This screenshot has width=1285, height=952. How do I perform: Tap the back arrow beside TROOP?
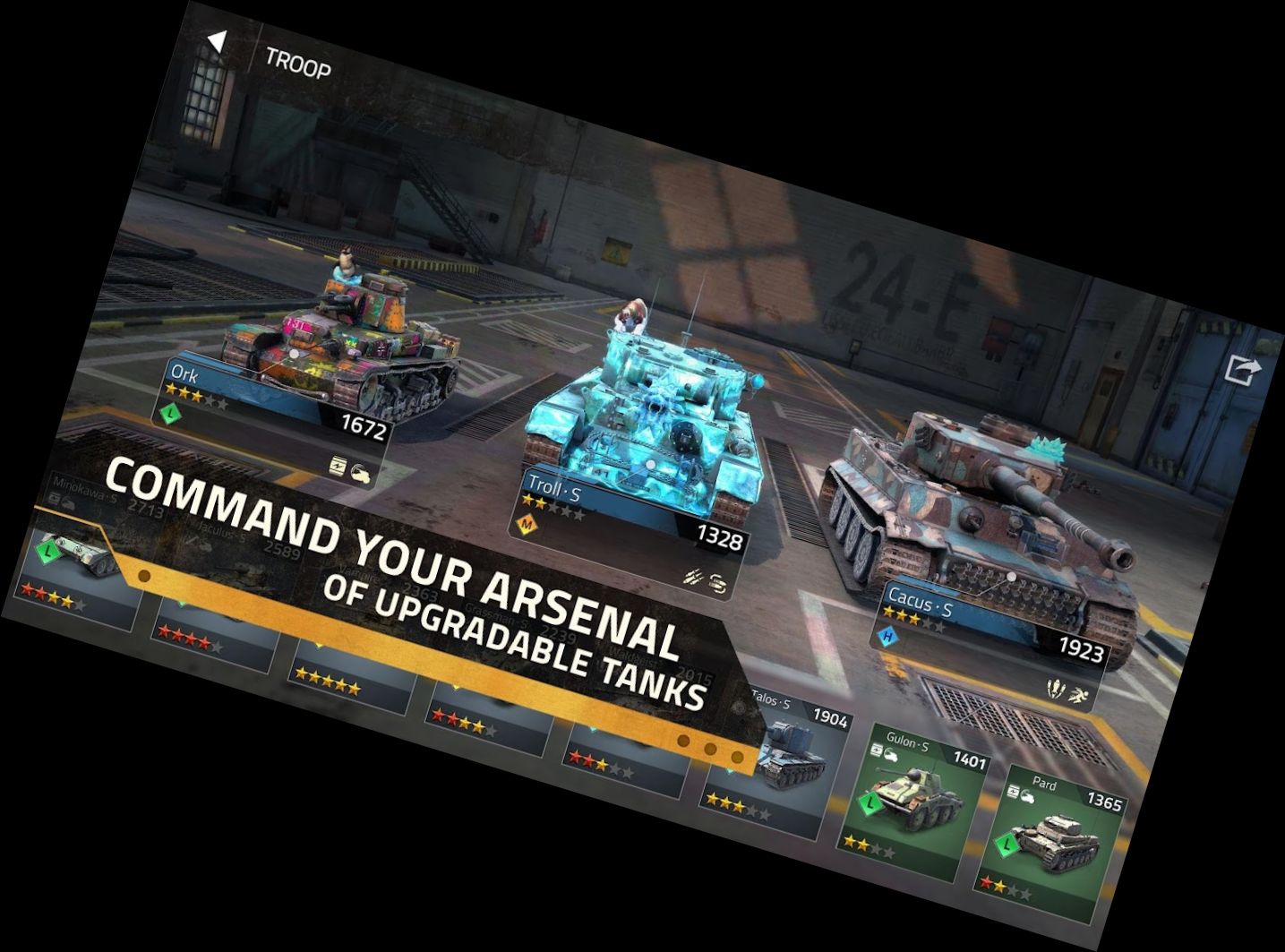218,40
